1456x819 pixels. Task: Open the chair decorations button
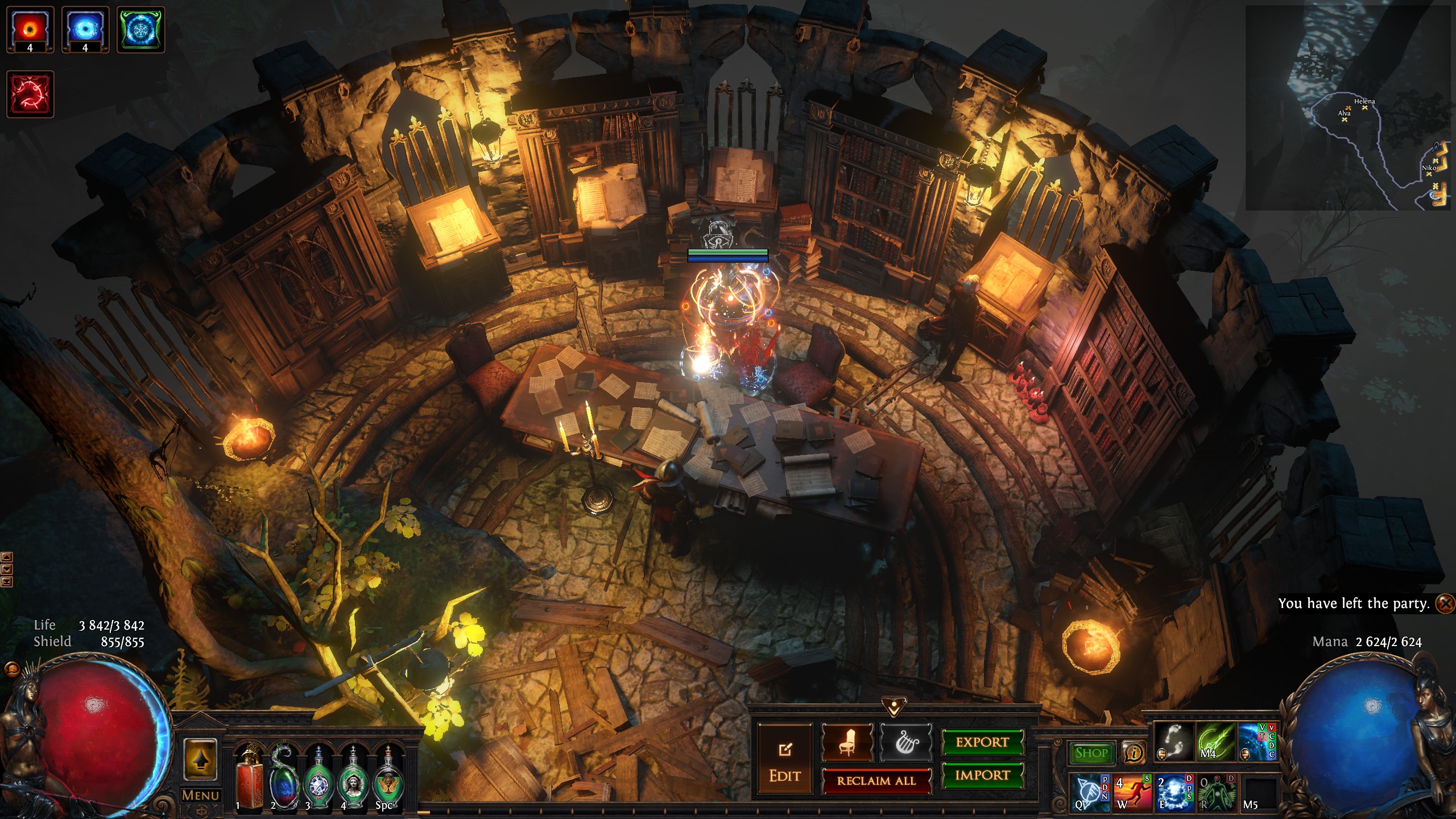(847, 742)
